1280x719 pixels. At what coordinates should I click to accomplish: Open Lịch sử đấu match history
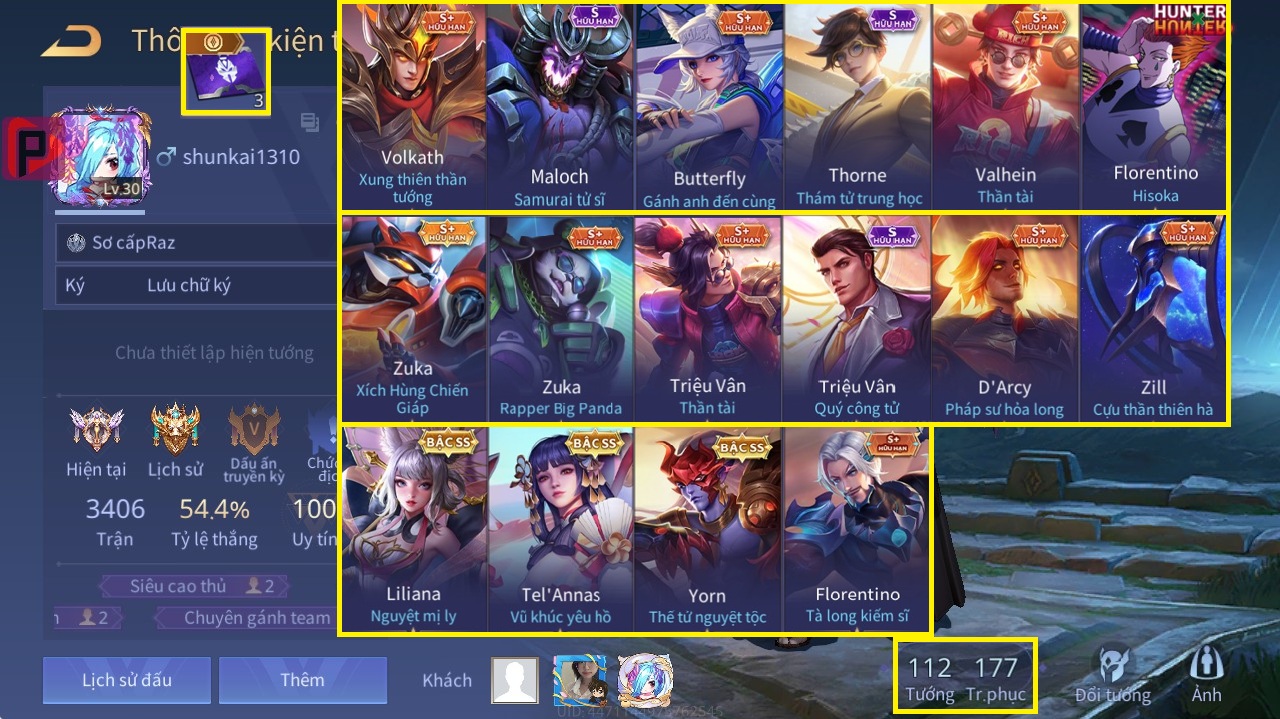click(x=127, y=680)
